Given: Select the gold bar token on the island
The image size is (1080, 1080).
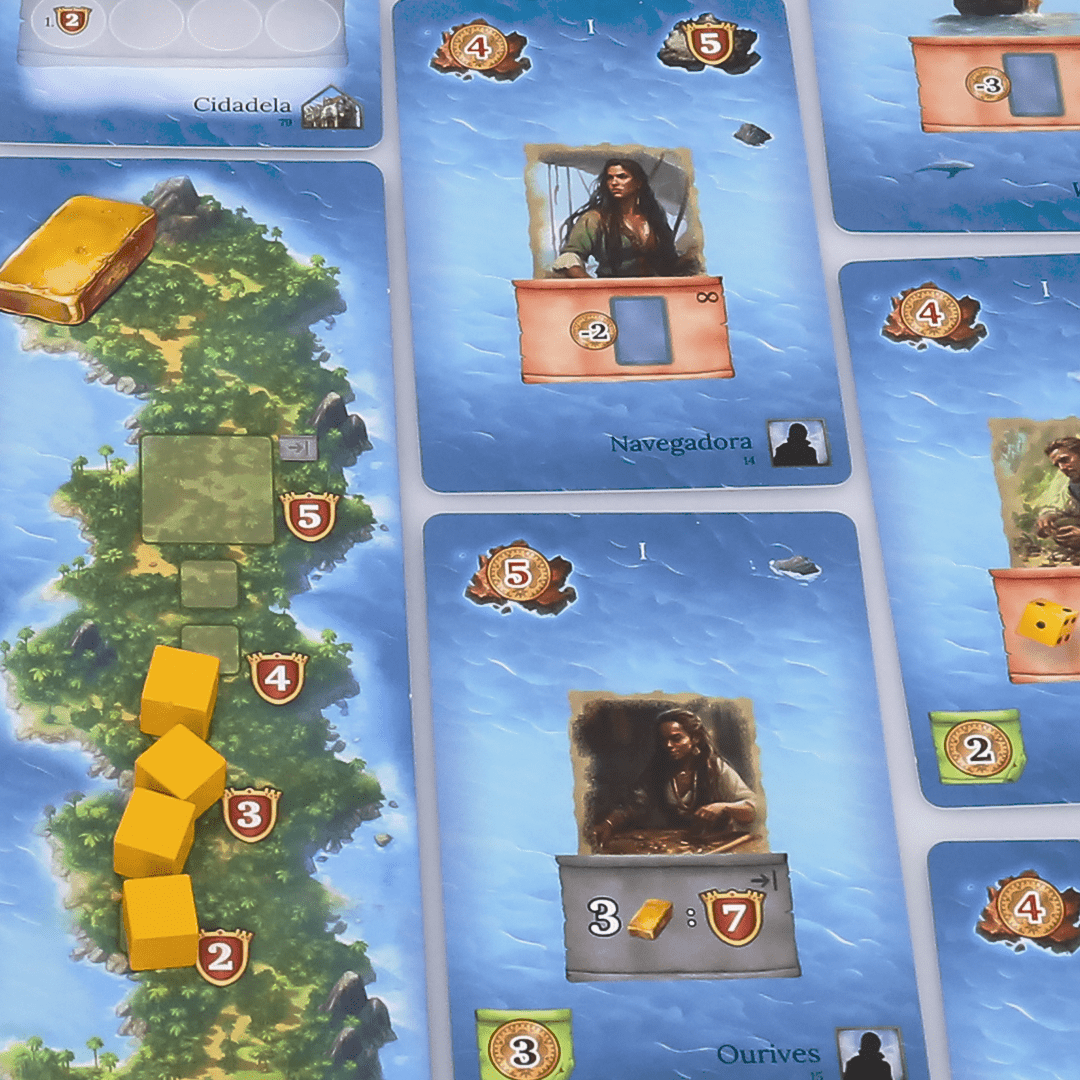Looking at the screenshot, I should (76, 258).
